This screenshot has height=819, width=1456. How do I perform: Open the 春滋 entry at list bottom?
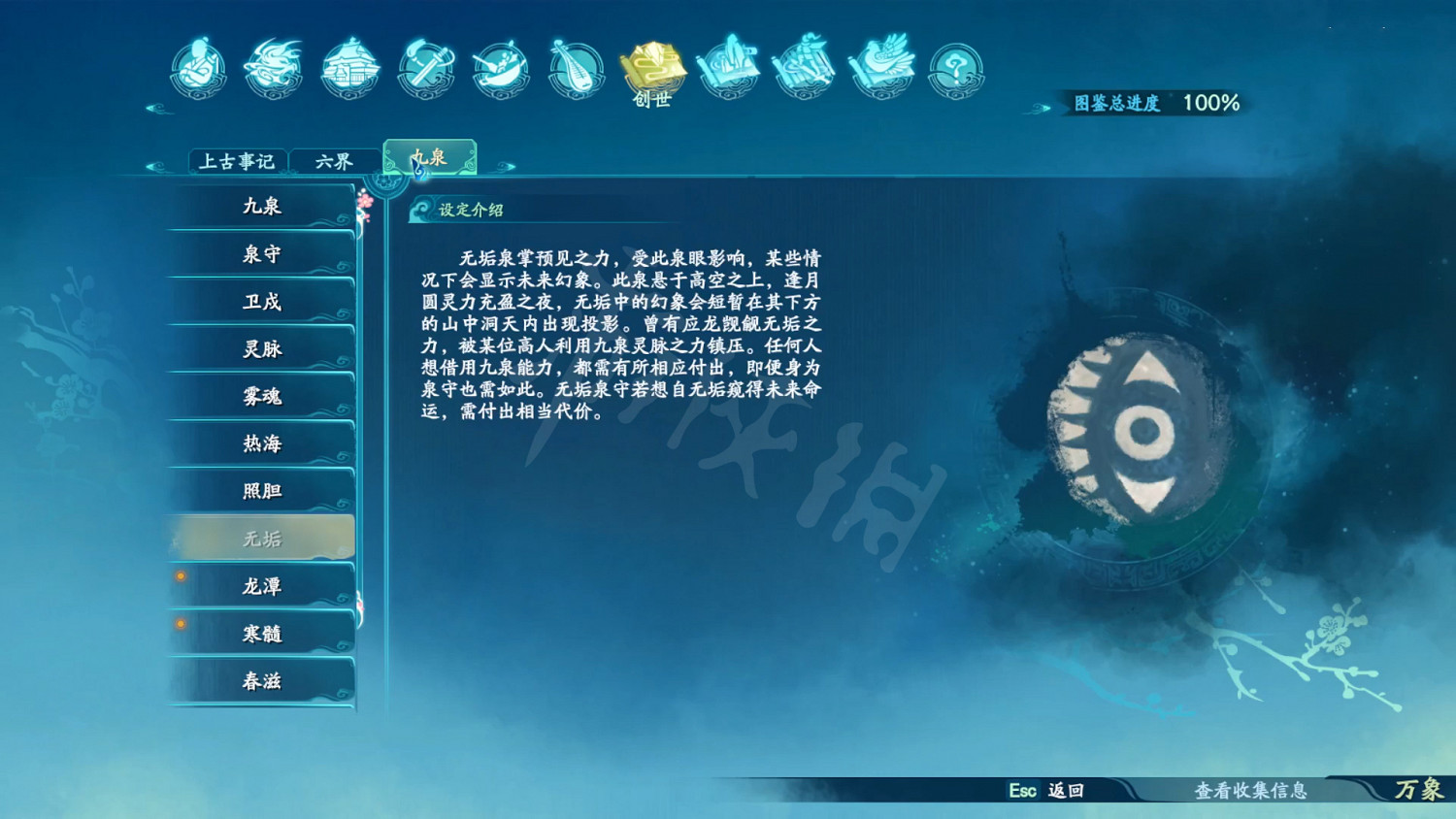(260, 680)
